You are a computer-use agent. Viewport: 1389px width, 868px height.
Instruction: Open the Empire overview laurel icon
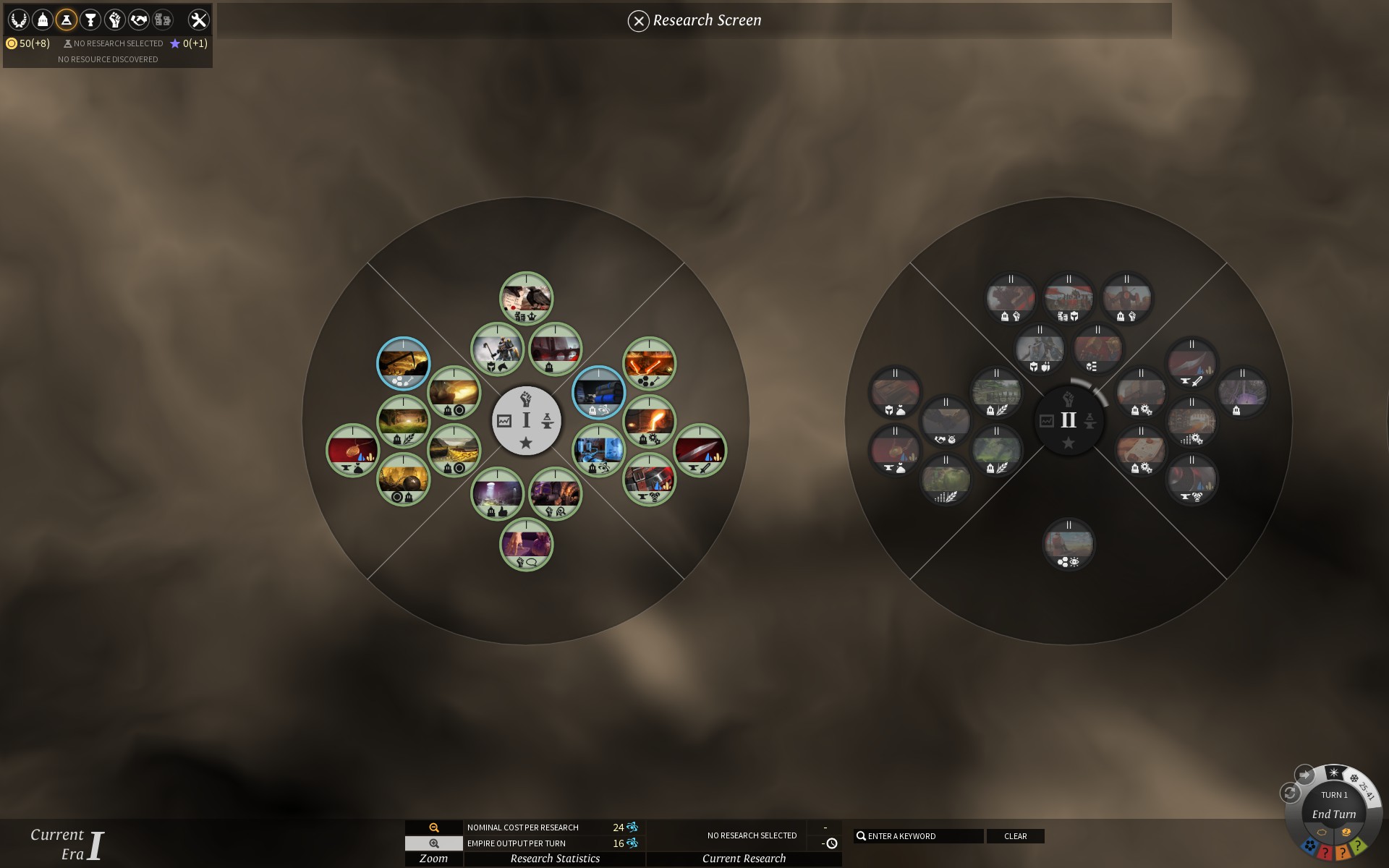pos(18,20)
